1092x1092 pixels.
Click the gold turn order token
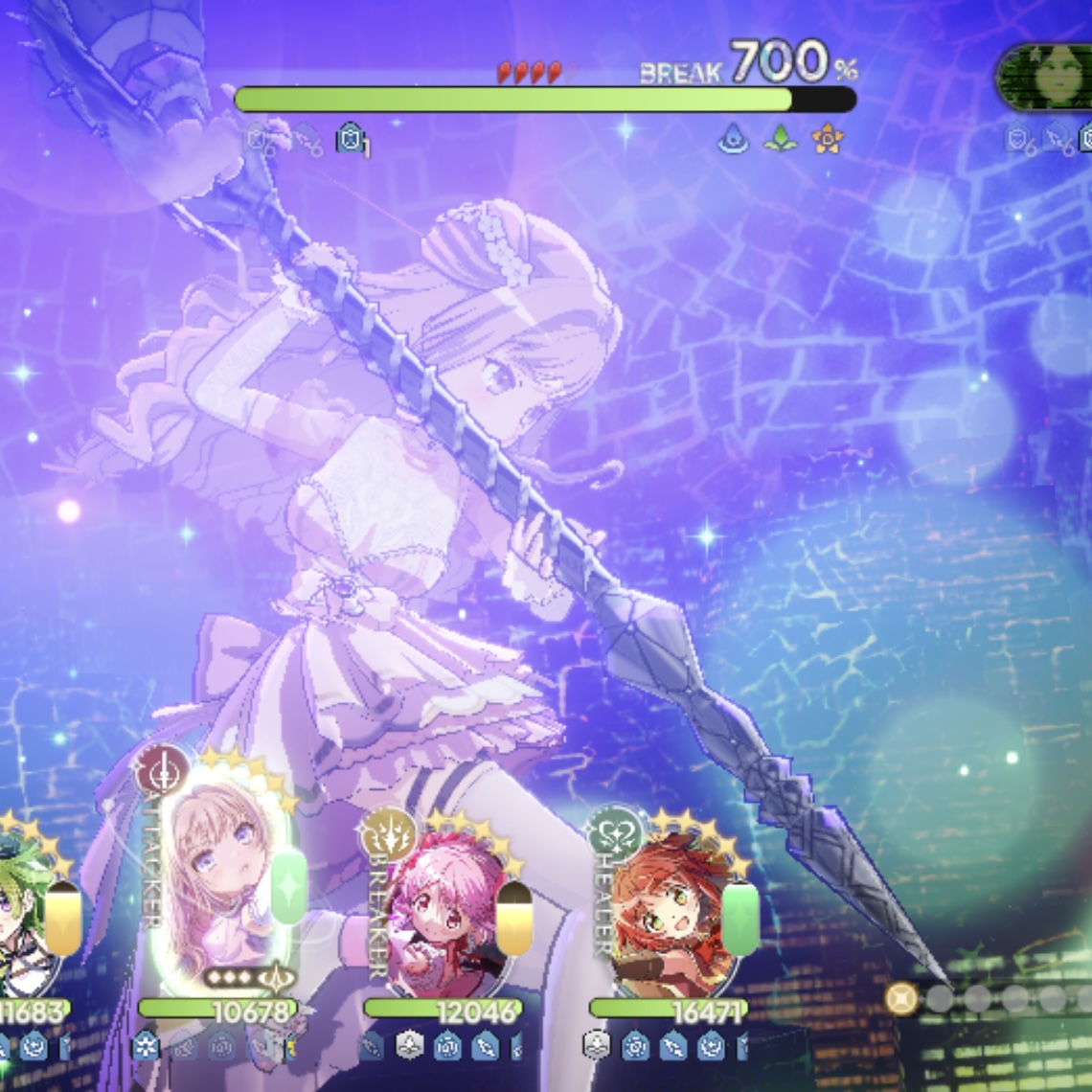click(900, 999)
